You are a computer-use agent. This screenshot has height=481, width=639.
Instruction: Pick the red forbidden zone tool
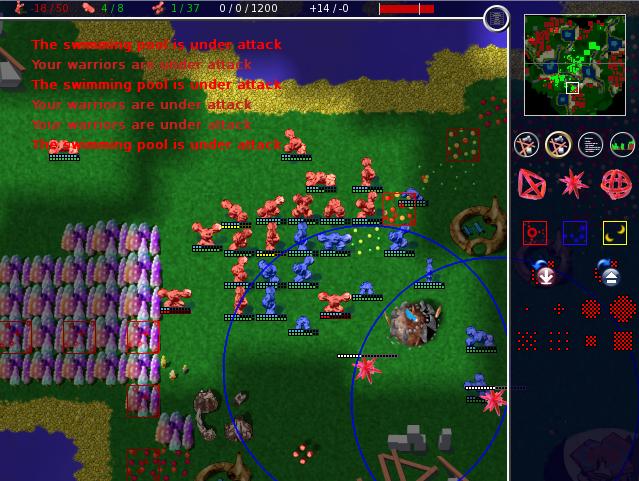click(x=535, y=233)
